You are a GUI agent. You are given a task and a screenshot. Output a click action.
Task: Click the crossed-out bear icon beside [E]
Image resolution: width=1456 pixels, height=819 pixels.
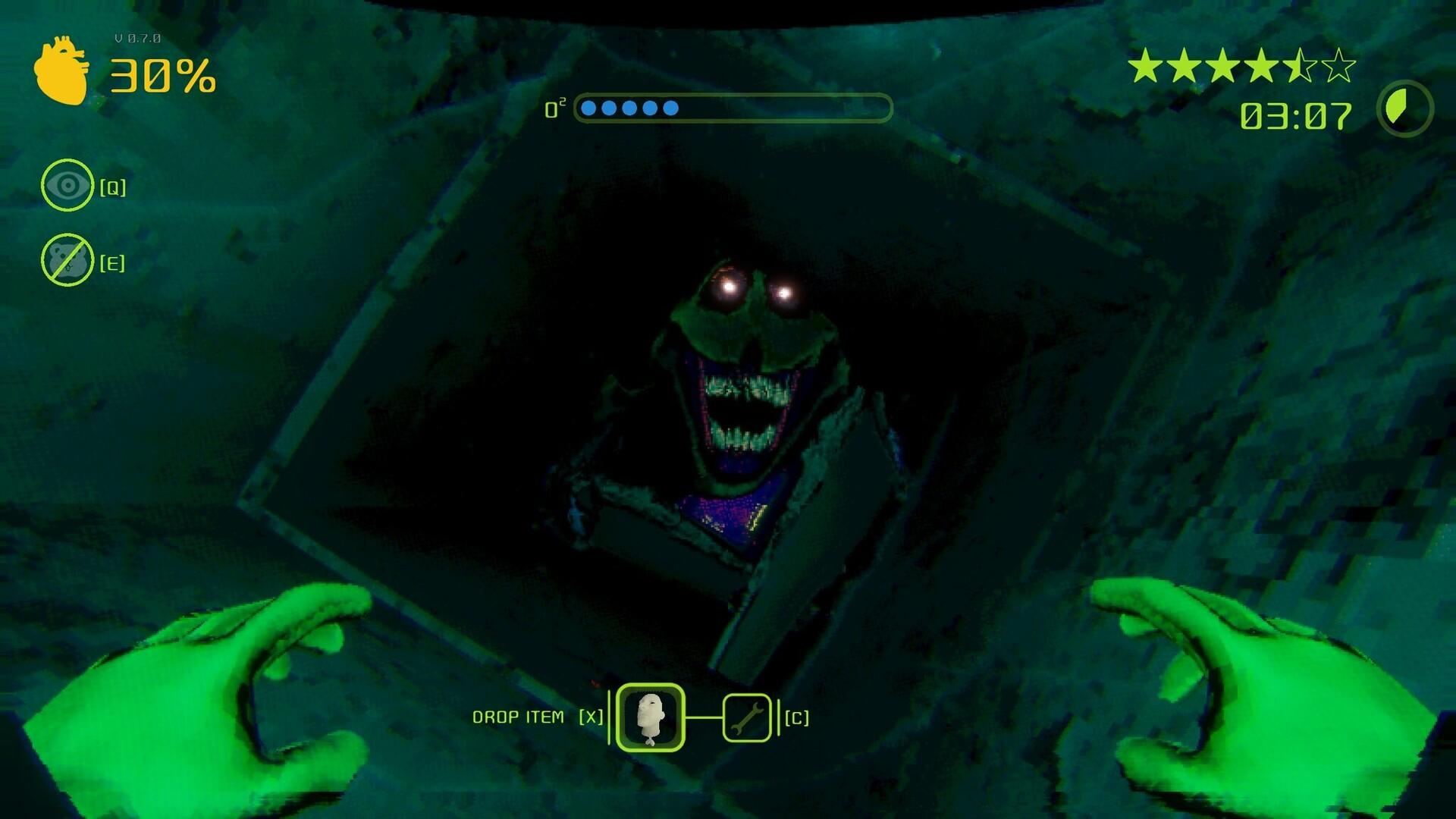[67, 260]
